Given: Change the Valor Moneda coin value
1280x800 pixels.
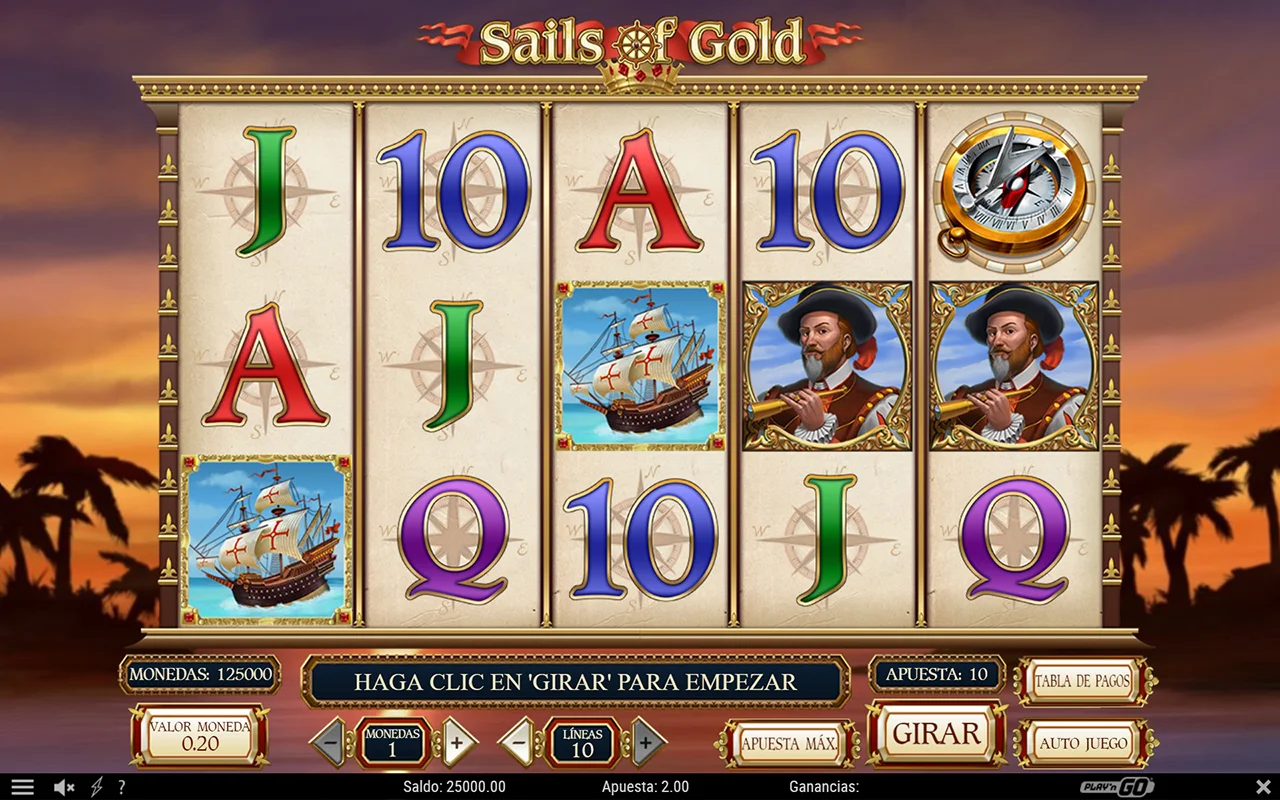Looking at the screenshot, I should tap(200, 735).
